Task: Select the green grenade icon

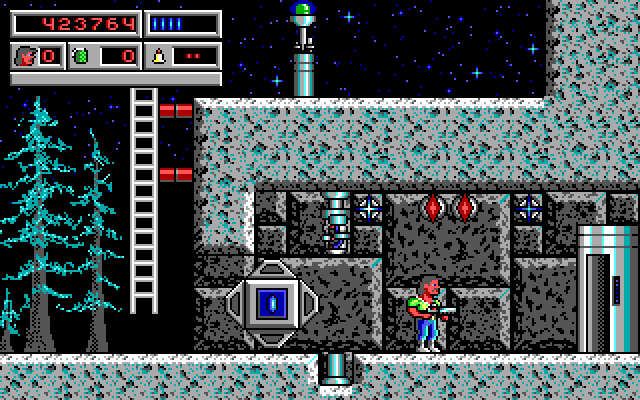Action: click(x=82, y=56)
